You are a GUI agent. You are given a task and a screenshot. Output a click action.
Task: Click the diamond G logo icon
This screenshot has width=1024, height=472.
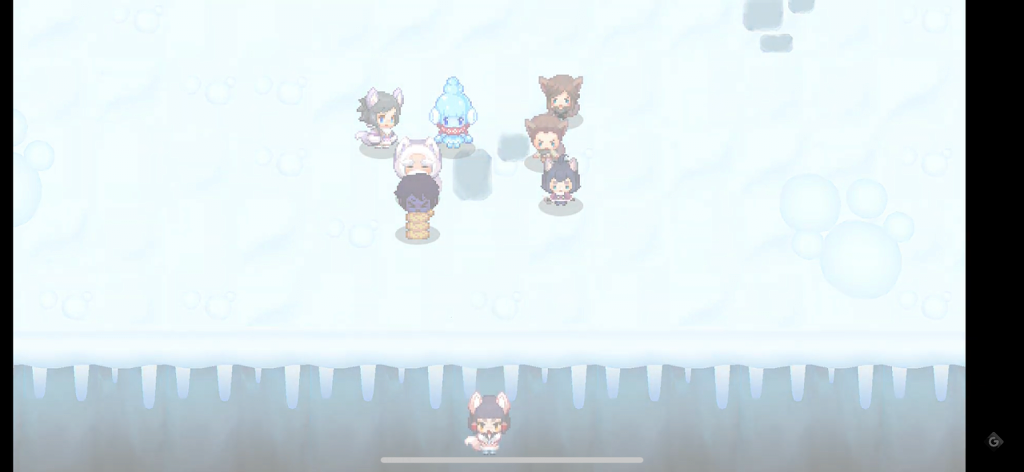click(994, 440)
